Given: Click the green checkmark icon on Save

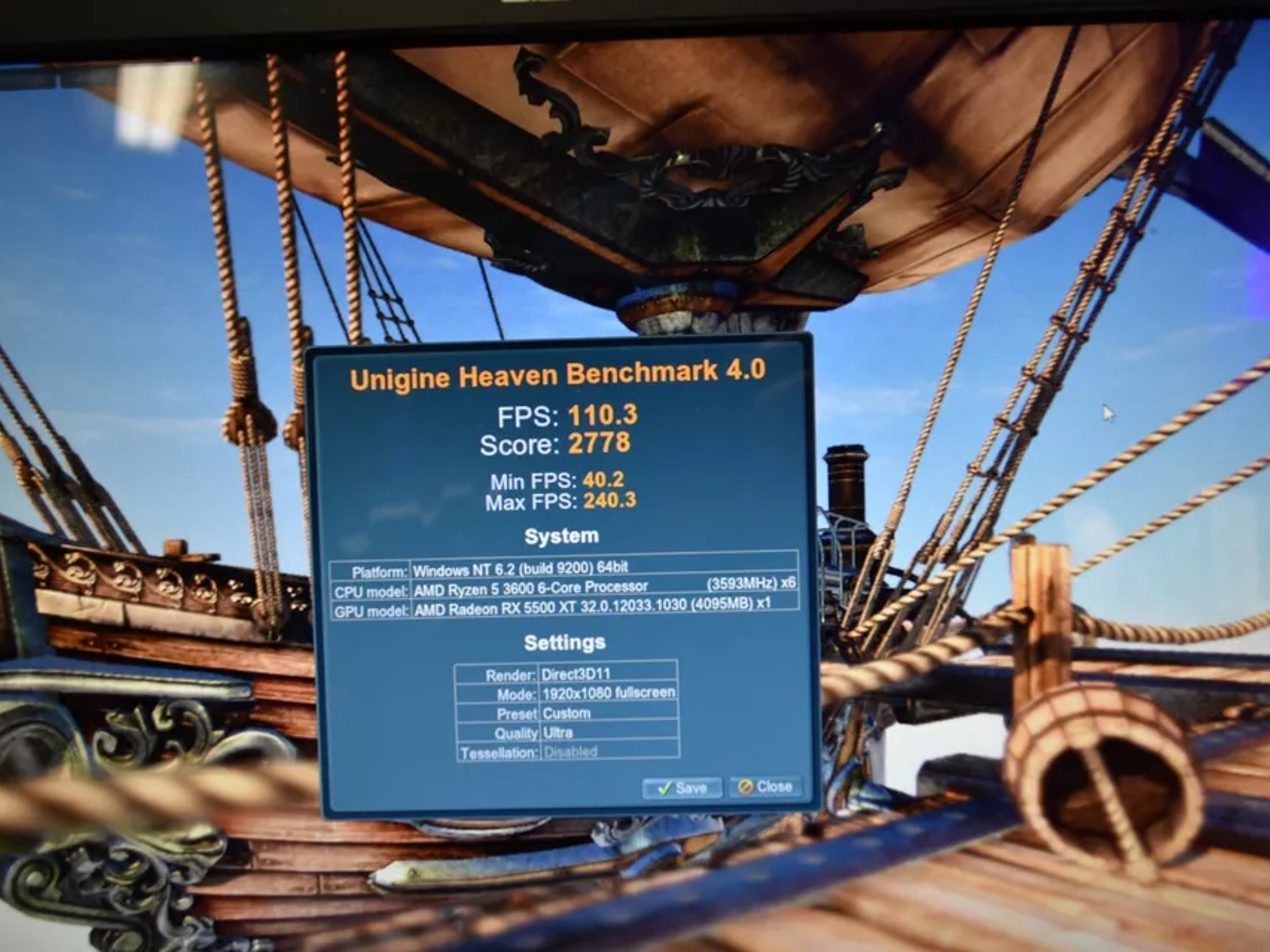Looking at the screenshot, I should pyautogui.click(x=665, y=787).
